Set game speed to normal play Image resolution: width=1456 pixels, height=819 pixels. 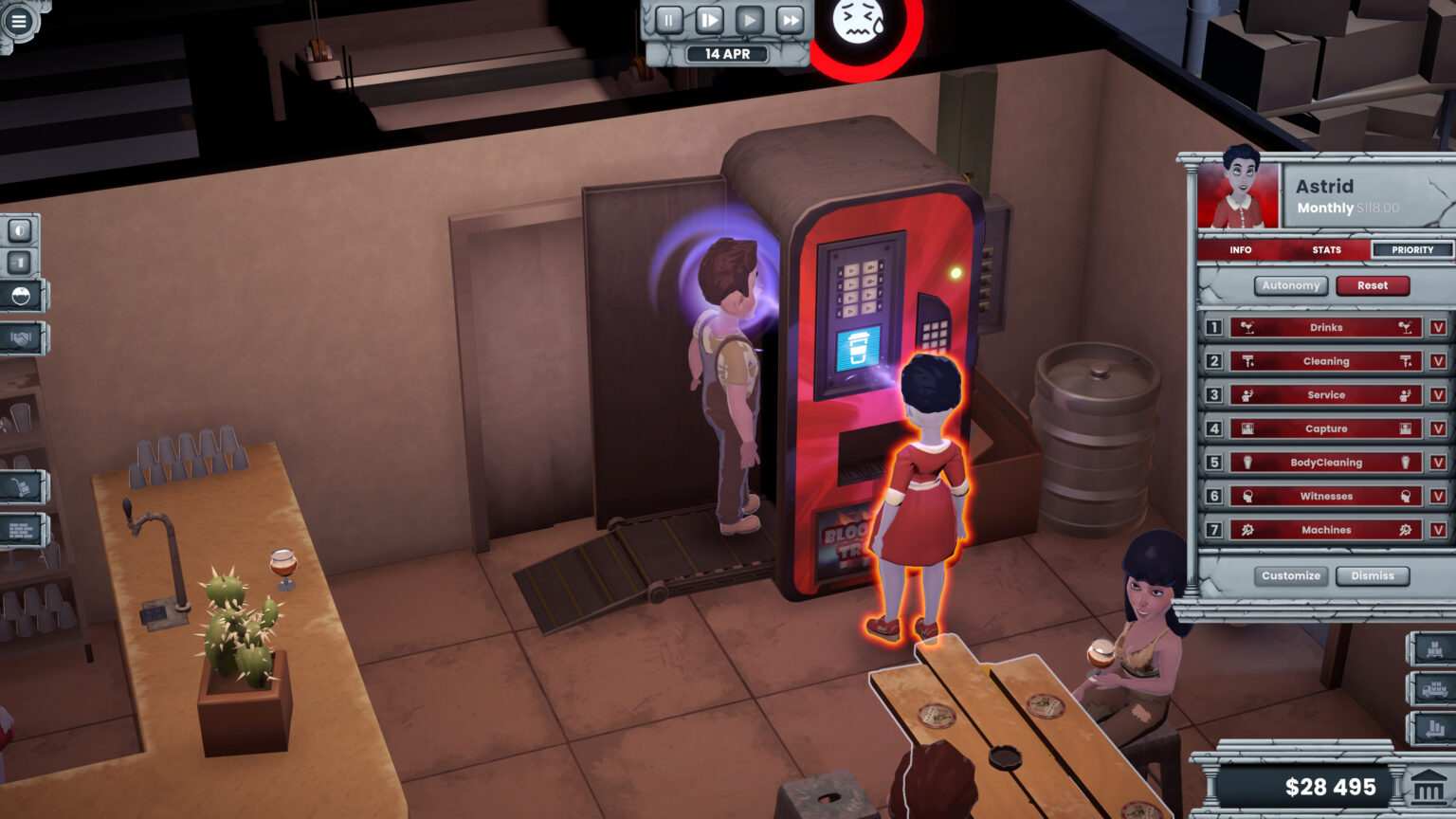click(749, 20)
